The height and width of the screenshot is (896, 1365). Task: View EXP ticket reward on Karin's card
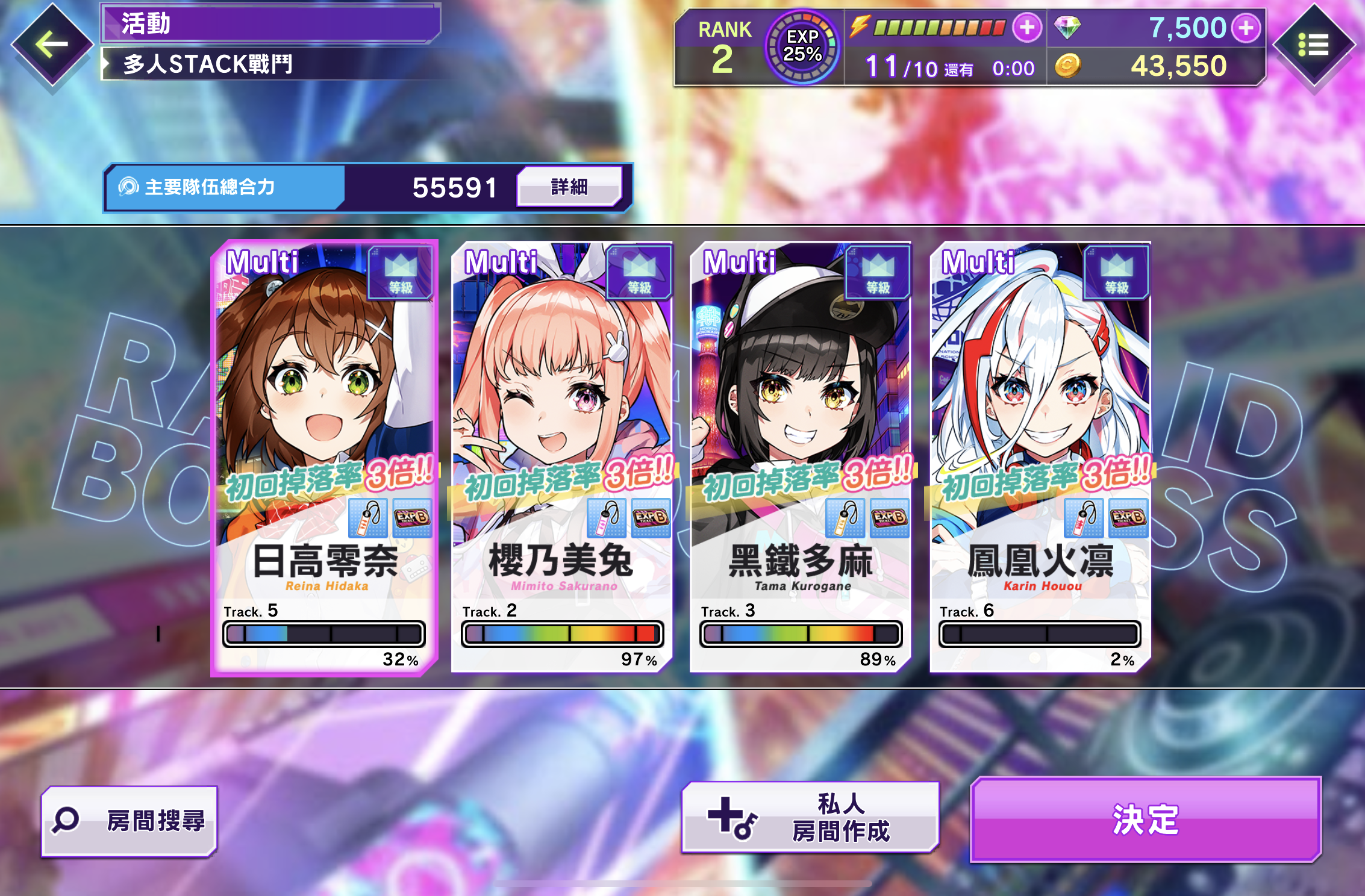click(x=1128, y=517)
